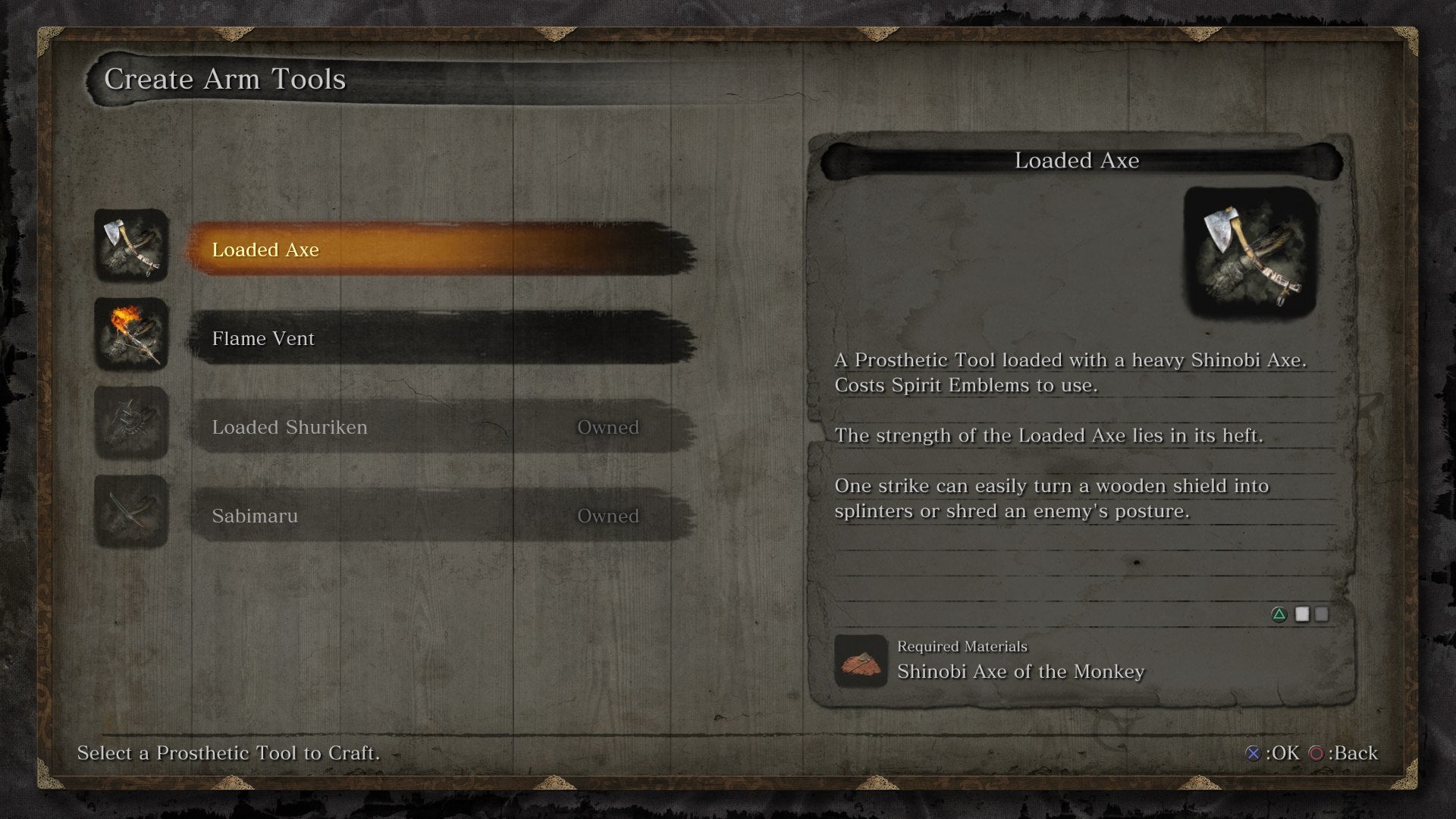Click the Loaded Axe list icon
The height and width of the screenshot is (819, 1456).
(131, 245)
